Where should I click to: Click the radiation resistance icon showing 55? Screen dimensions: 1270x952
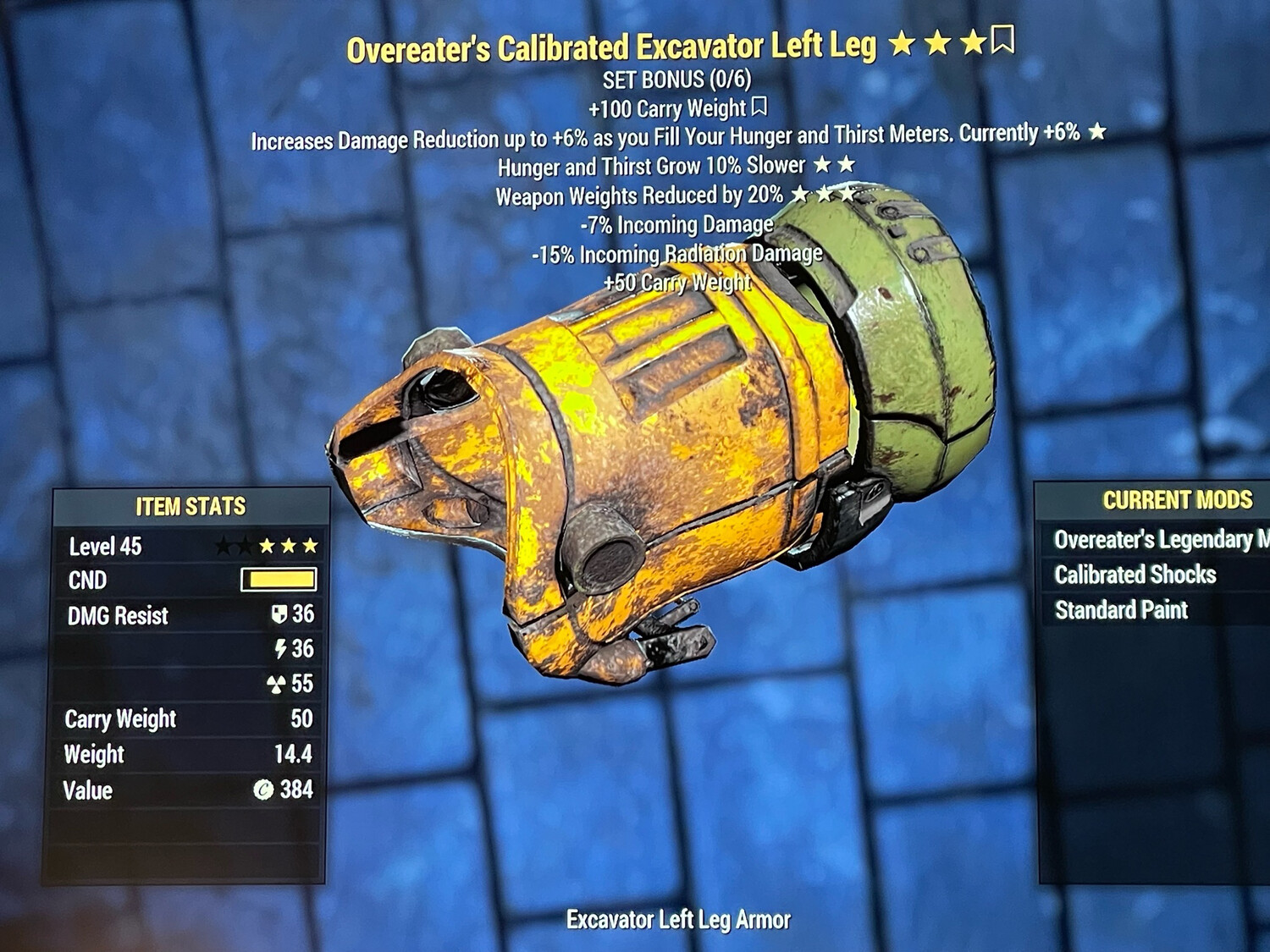point(275,682)
